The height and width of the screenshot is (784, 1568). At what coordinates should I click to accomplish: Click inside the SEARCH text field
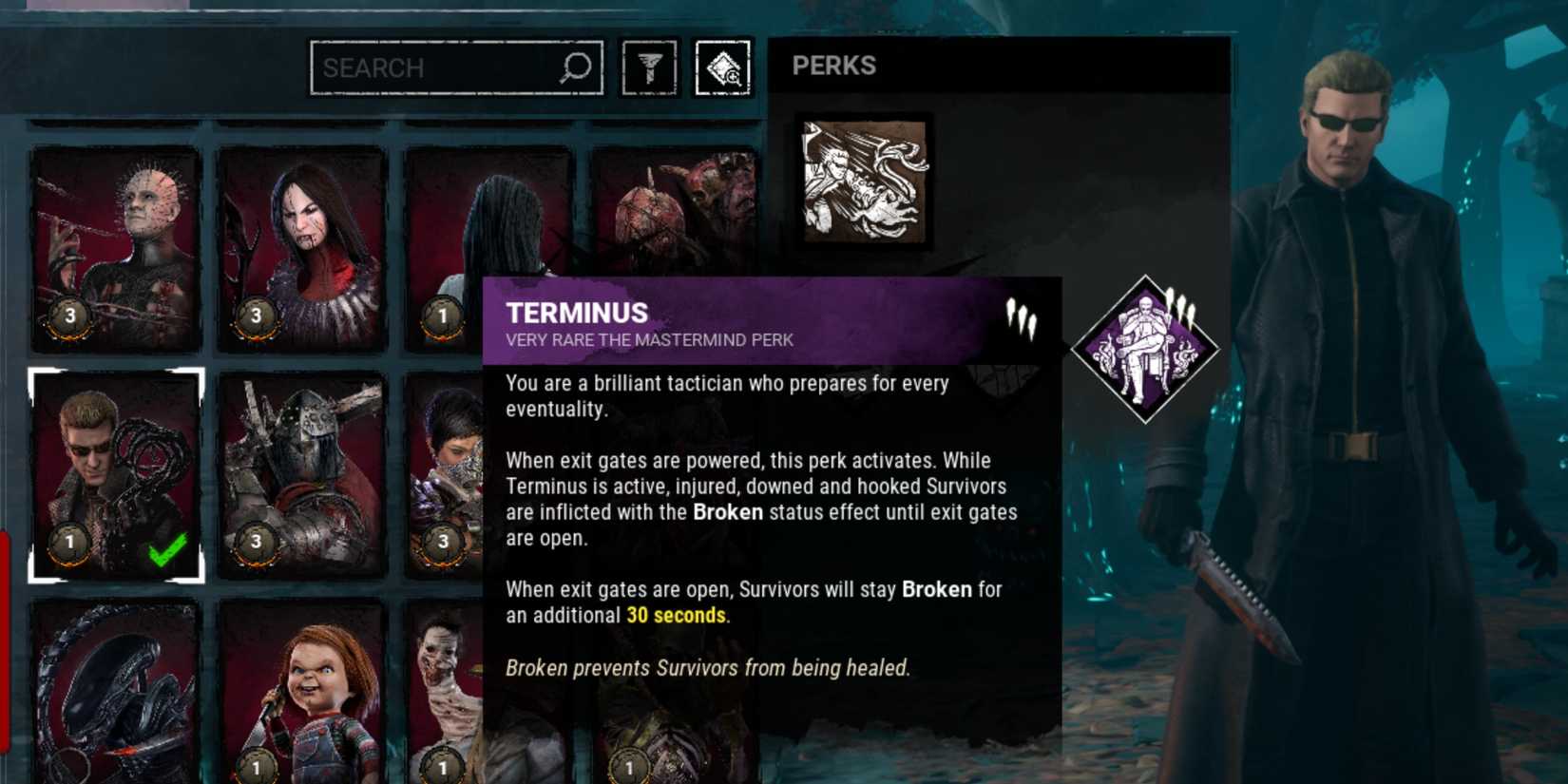[x=428, y=67]
